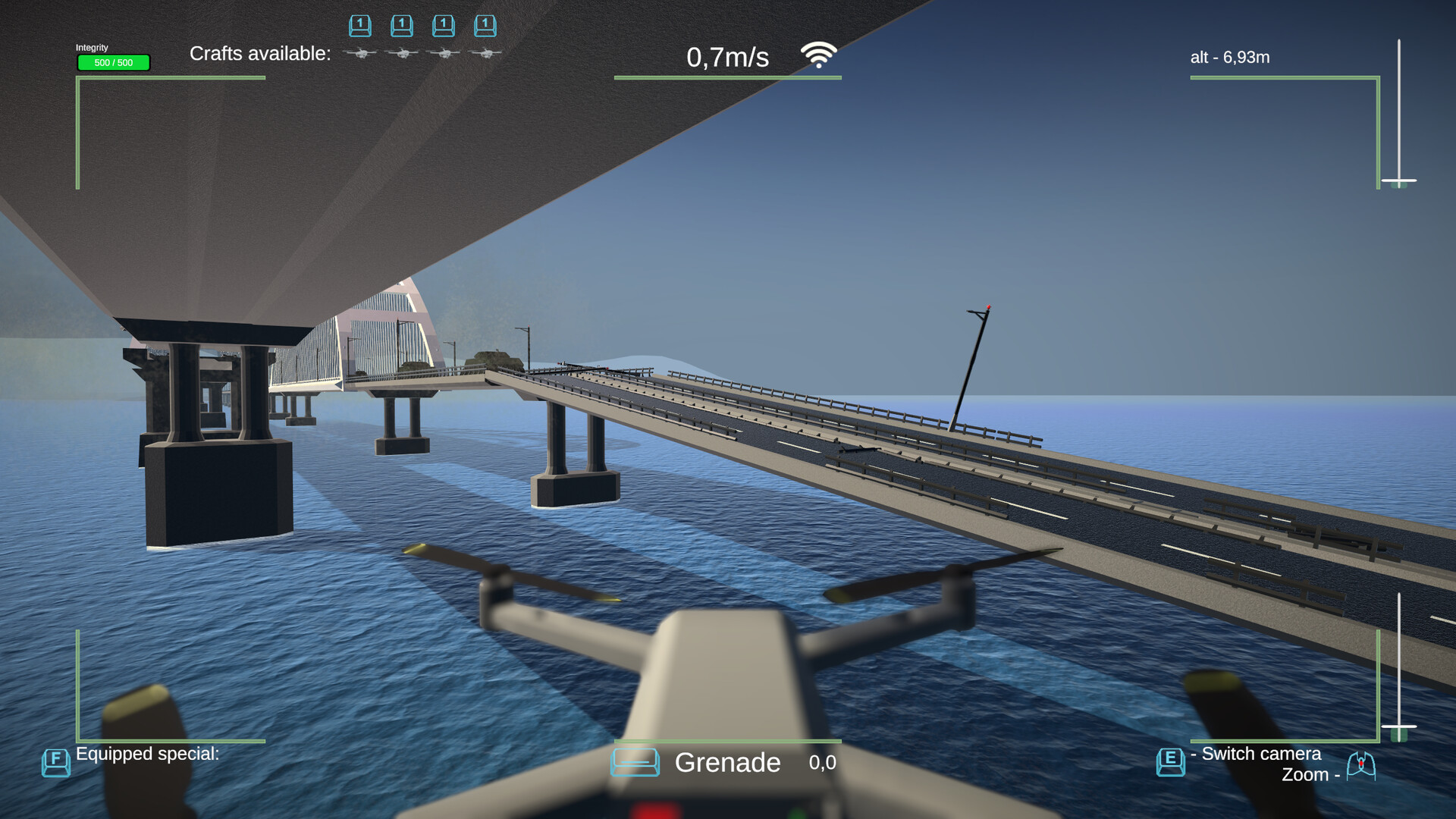This screenshot has height=819, width=1456.
Task: Click the altitude readout 'alt - 6,93m'
Action: 1230,57
